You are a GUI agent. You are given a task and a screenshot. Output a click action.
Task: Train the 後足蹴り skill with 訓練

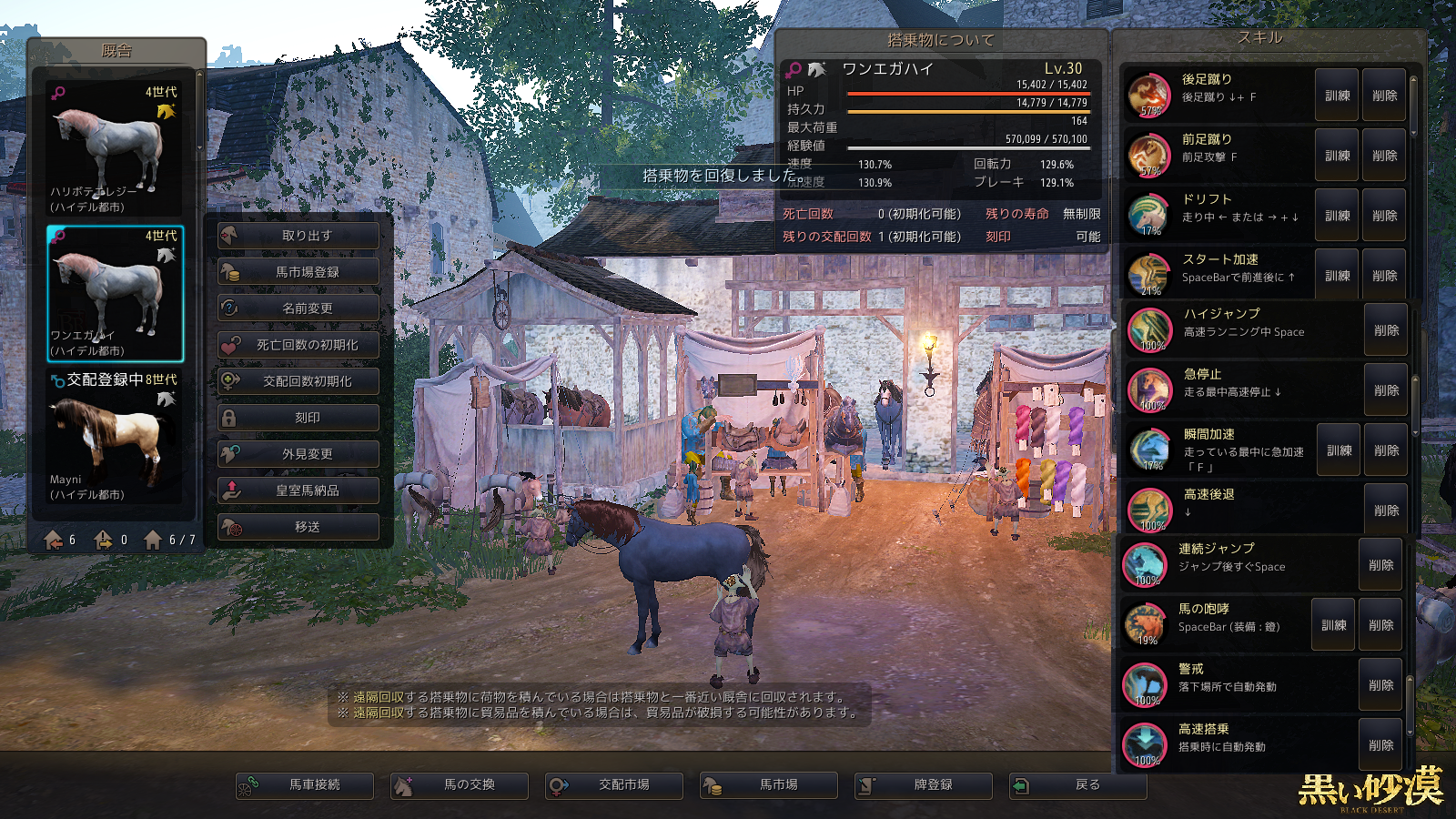tap(1337, 96)
